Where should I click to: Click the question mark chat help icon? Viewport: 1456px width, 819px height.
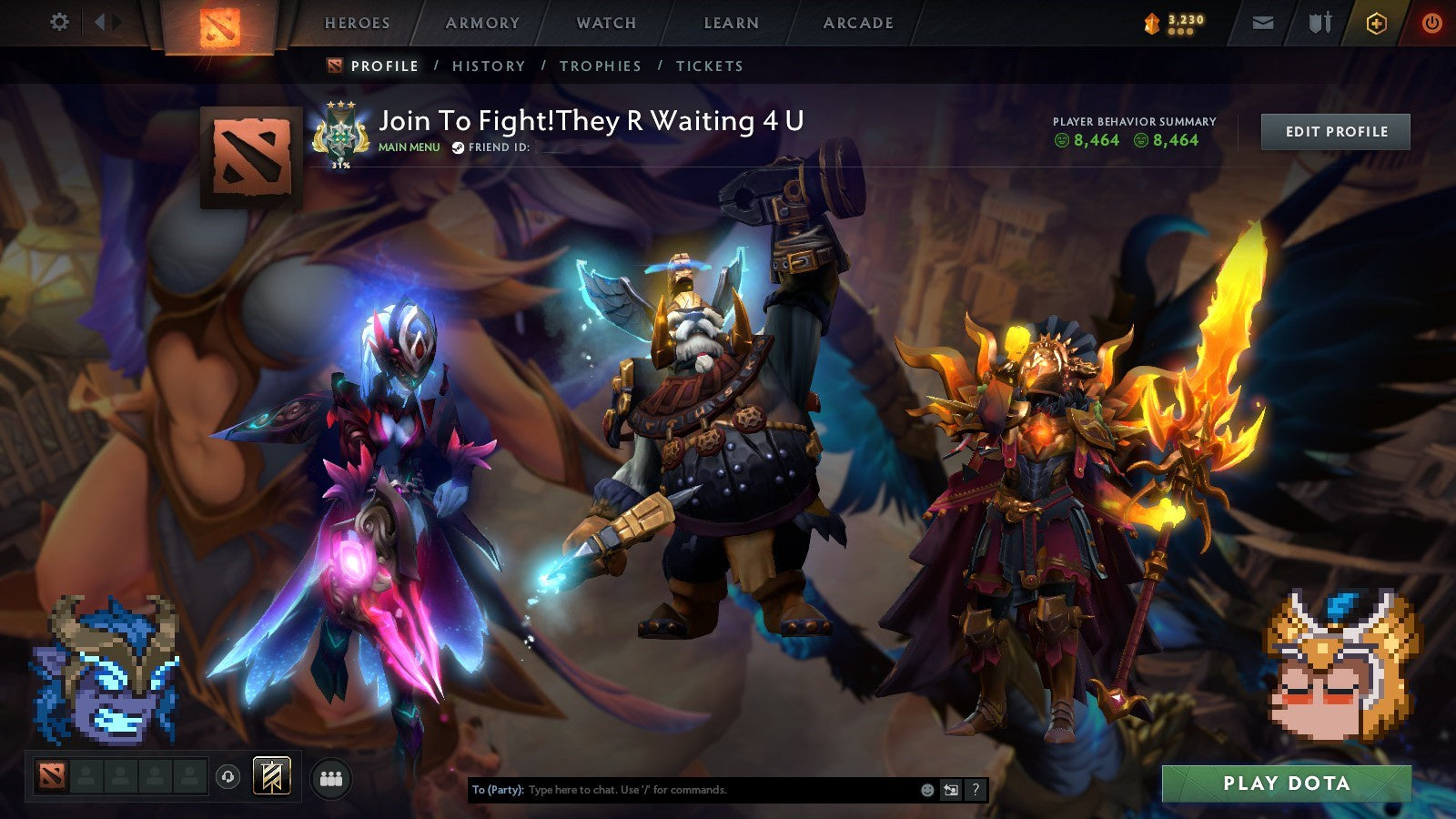[x=974, y=791]
